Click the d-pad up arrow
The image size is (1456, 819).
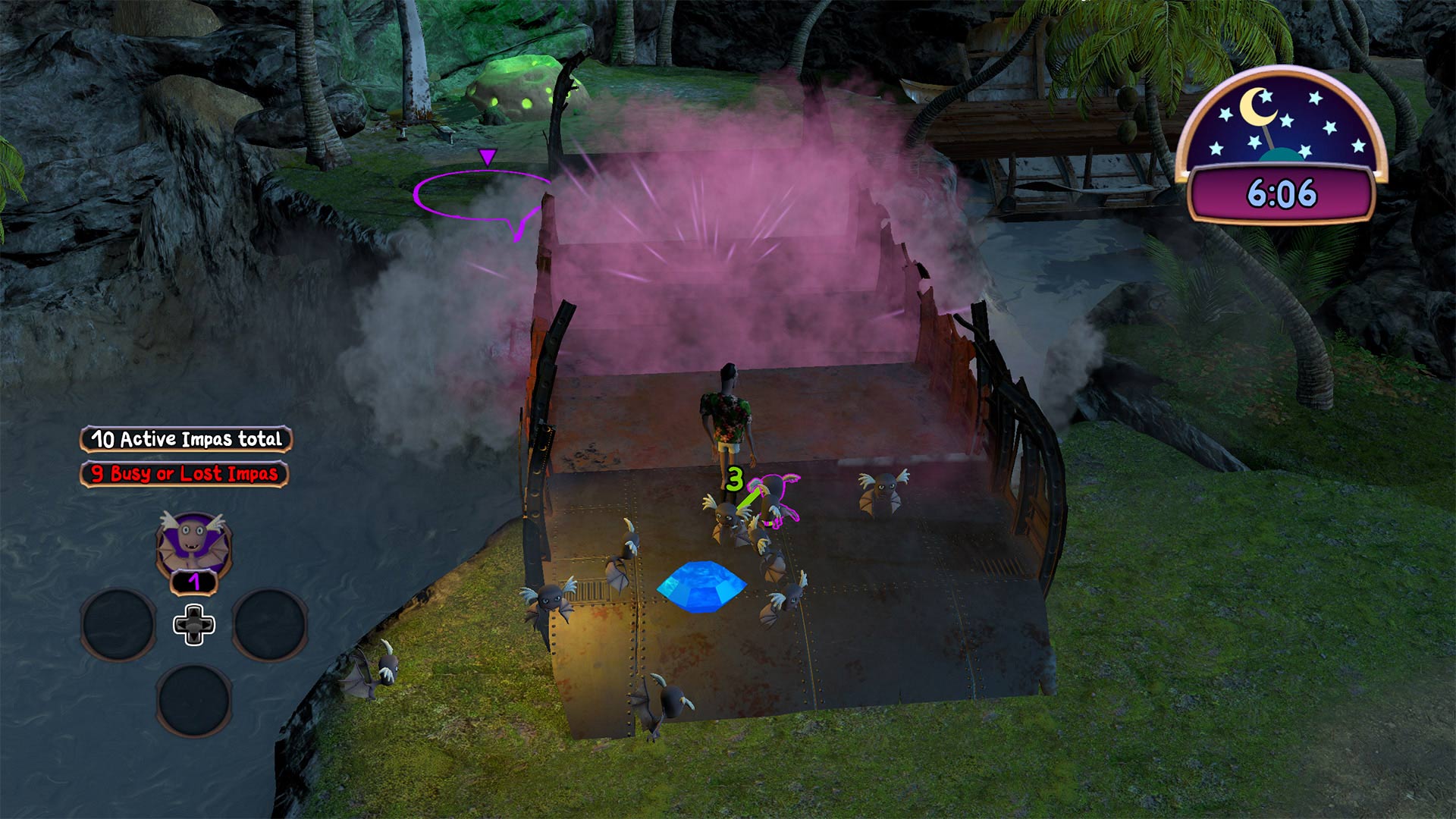coord(193,611)
